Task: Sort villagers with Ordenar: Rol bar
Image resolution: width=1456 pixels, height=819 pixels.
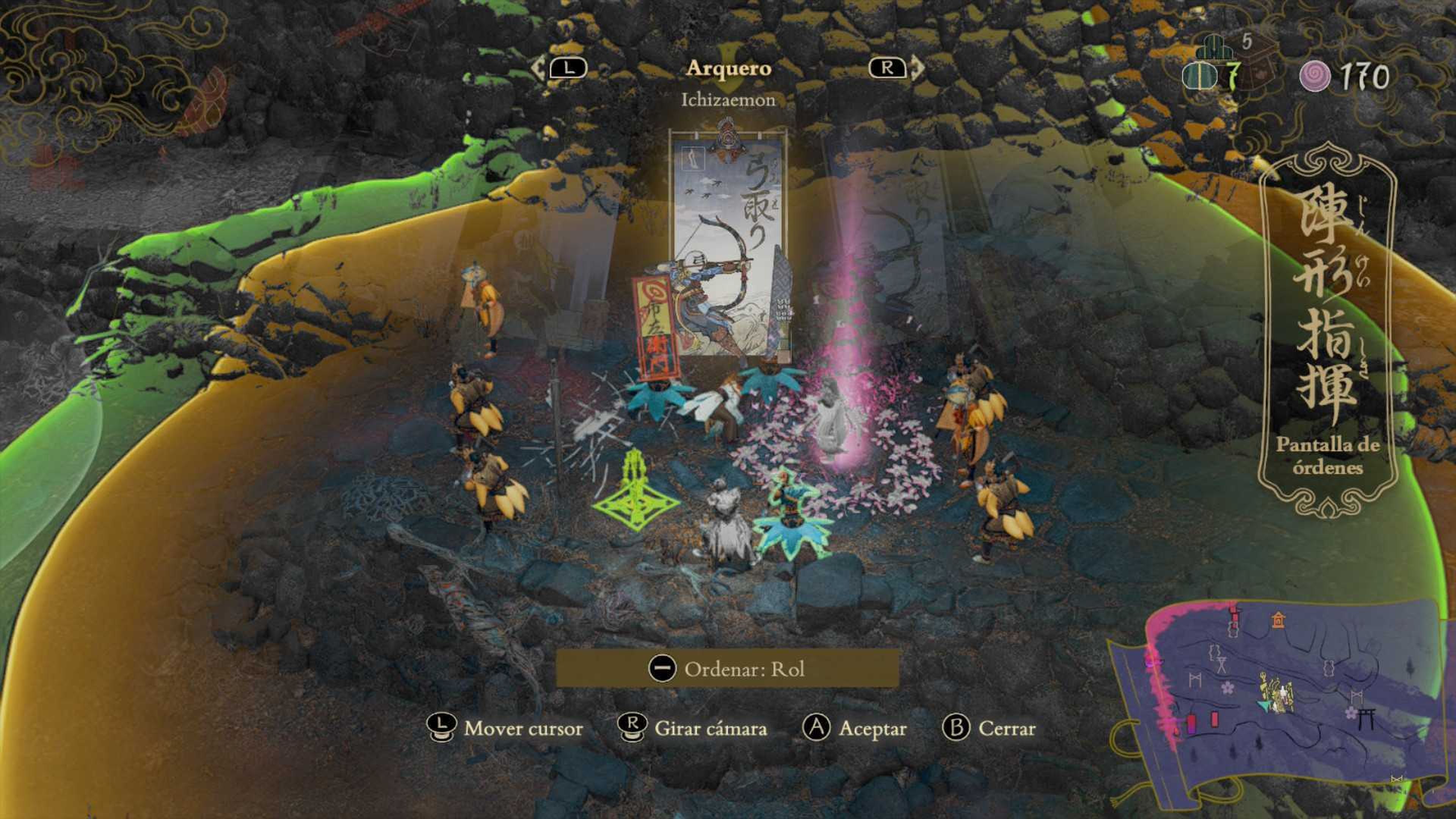Action: pos(728,668)
